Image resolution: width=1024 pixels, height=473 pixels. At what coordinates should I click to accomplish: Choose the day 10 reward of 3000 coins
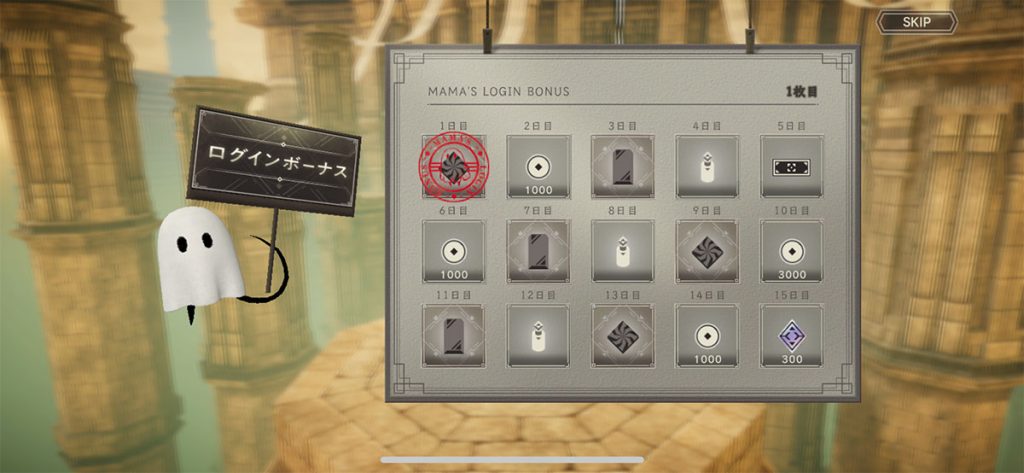(x=792, y=251)
